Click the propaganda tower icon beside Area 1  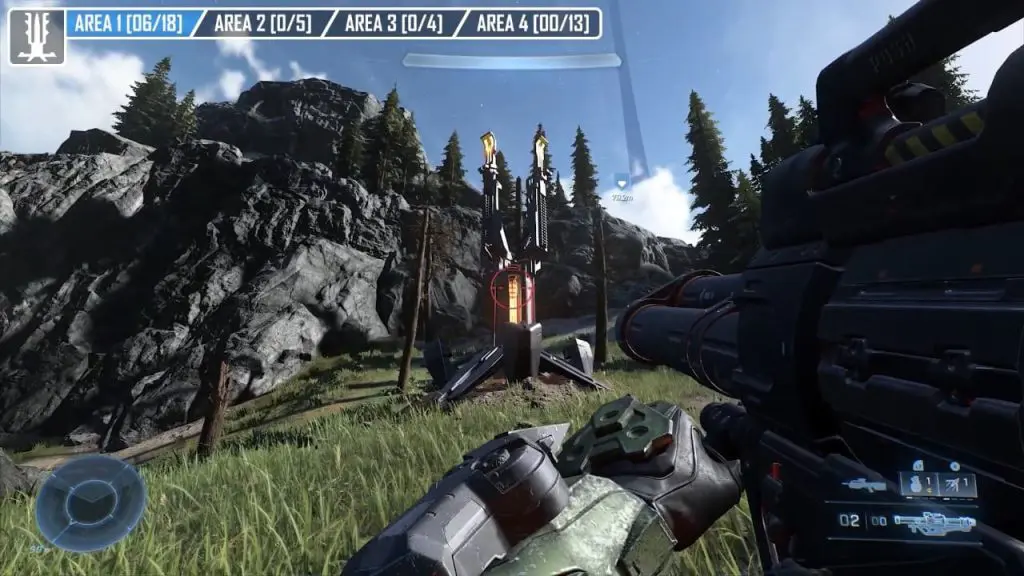pos(37,37)
